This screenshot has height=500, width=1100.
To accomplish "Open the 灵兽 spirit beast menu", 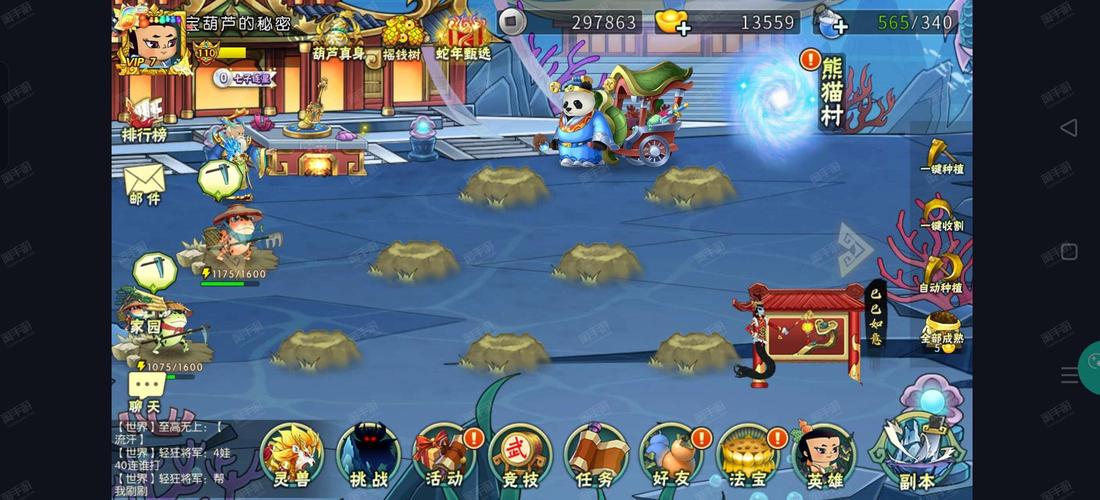I will [292, 455].
